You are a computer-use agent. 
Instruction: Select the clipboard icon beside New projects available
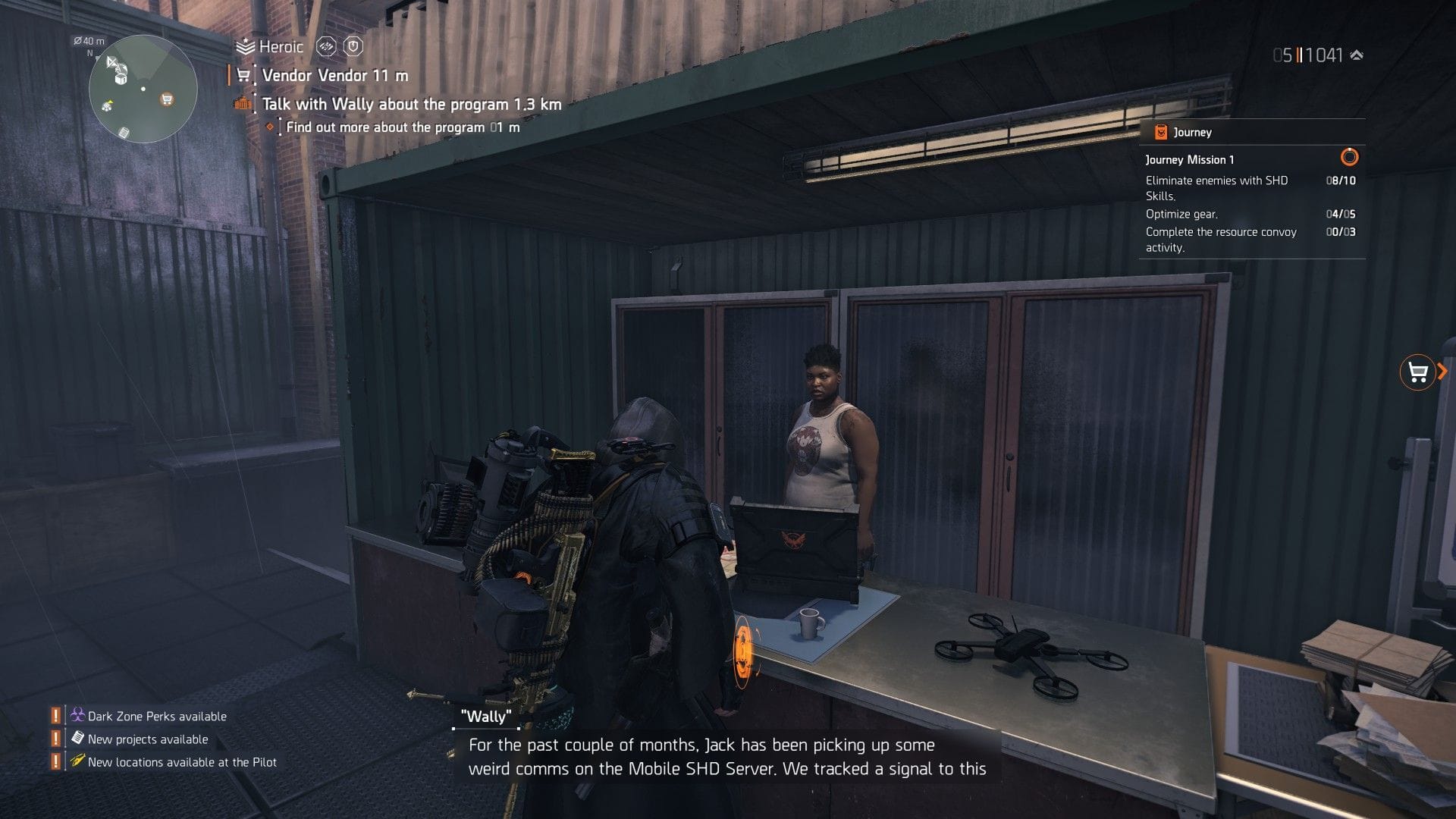[76, 739]
